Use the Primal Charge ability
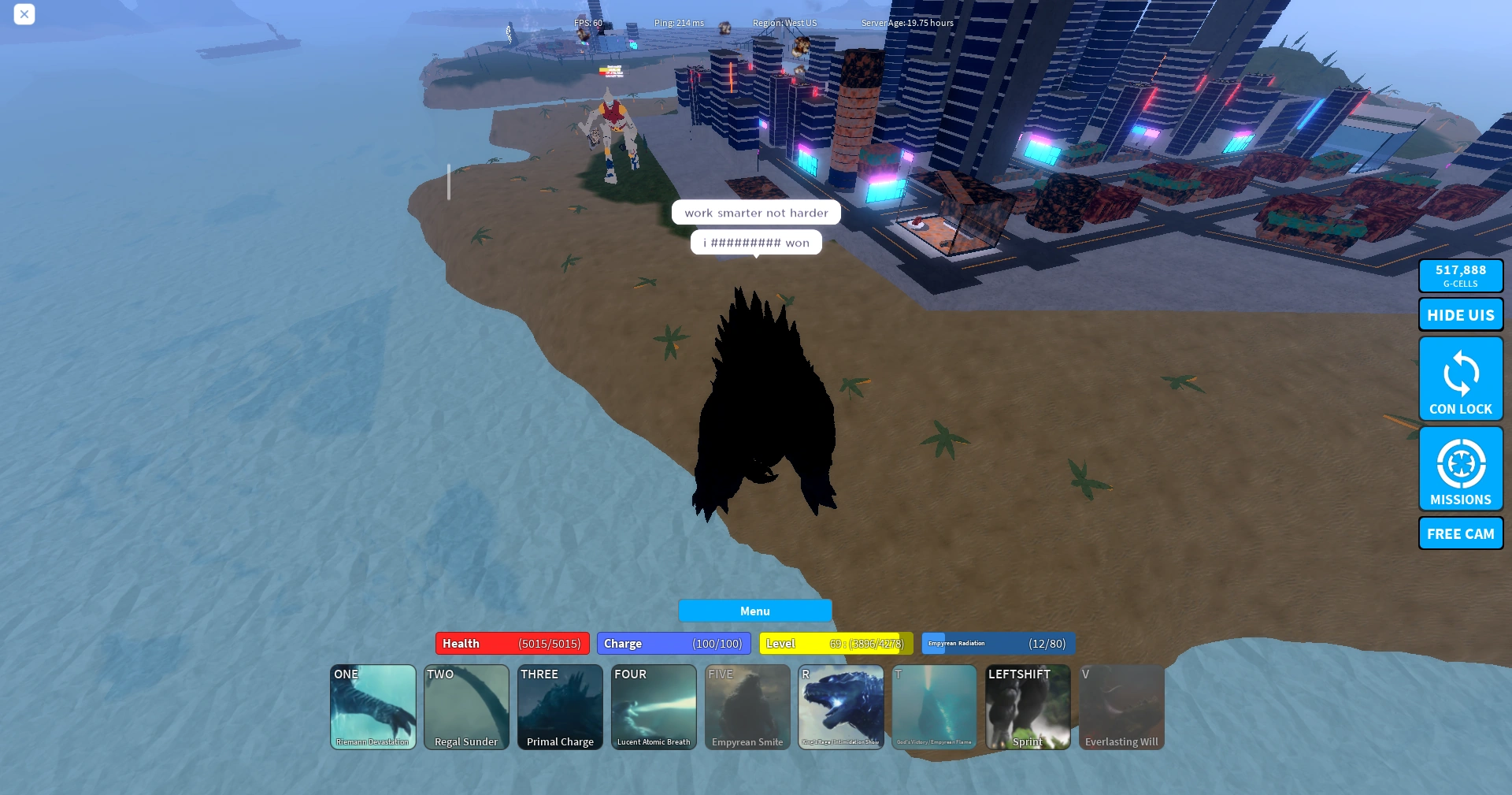The width and height of the screenshot is (1512, 795). pyautogui.click(x=559, y=707)
